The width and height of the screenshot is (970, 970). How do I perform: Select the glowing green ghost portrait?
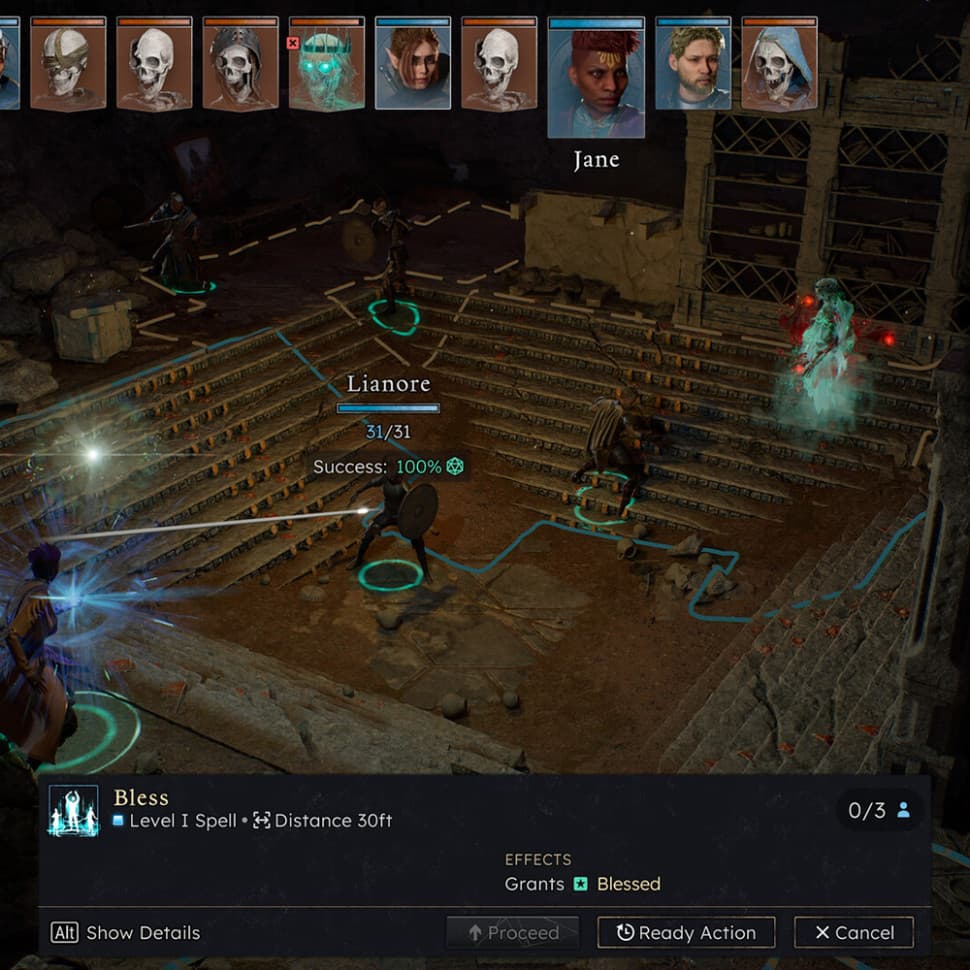tap(327, 64)
